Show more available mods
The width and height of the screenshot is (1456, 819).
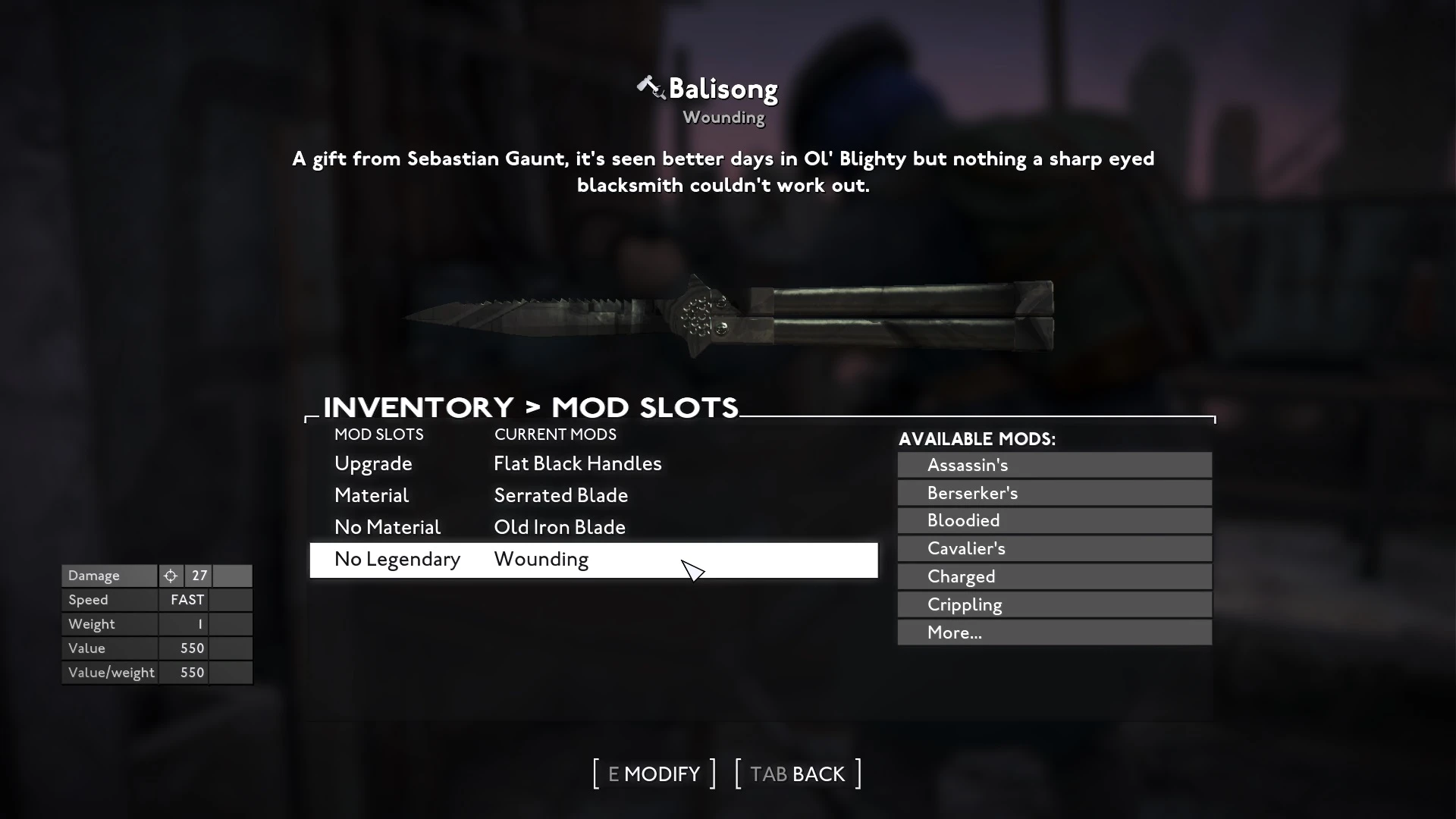pyautogui.click(x=1054, y=632)
